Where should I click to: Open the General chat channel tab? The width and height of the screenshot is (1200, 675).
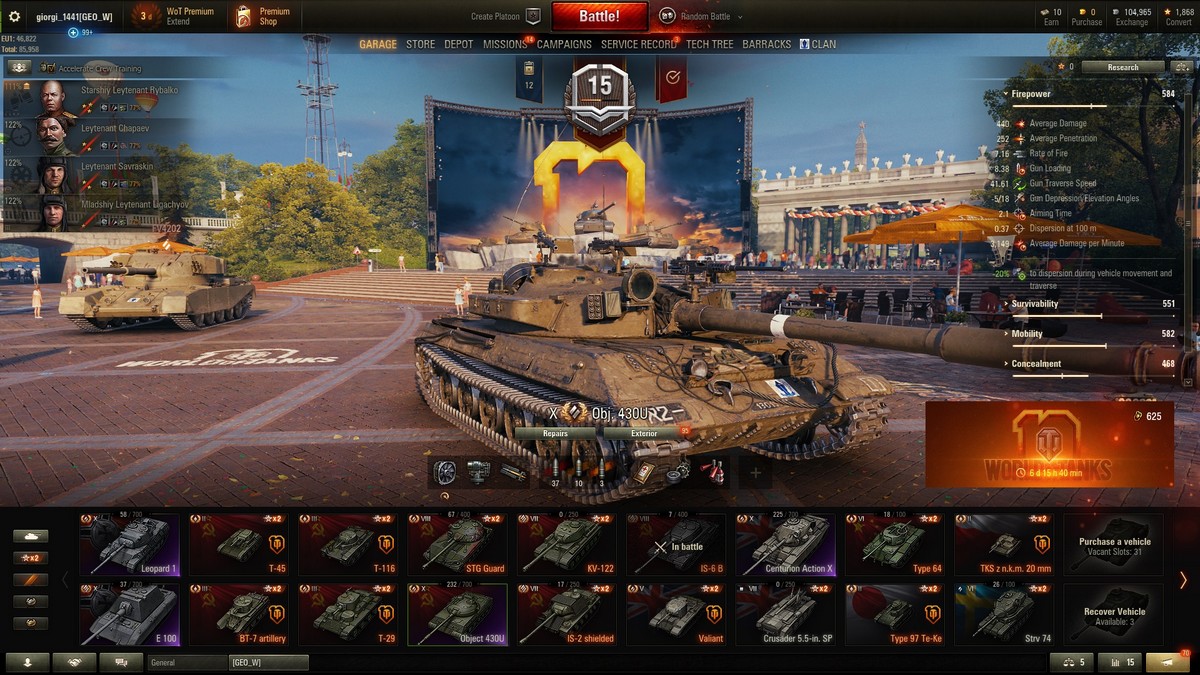pyautogui.click(x=187, y=662)
